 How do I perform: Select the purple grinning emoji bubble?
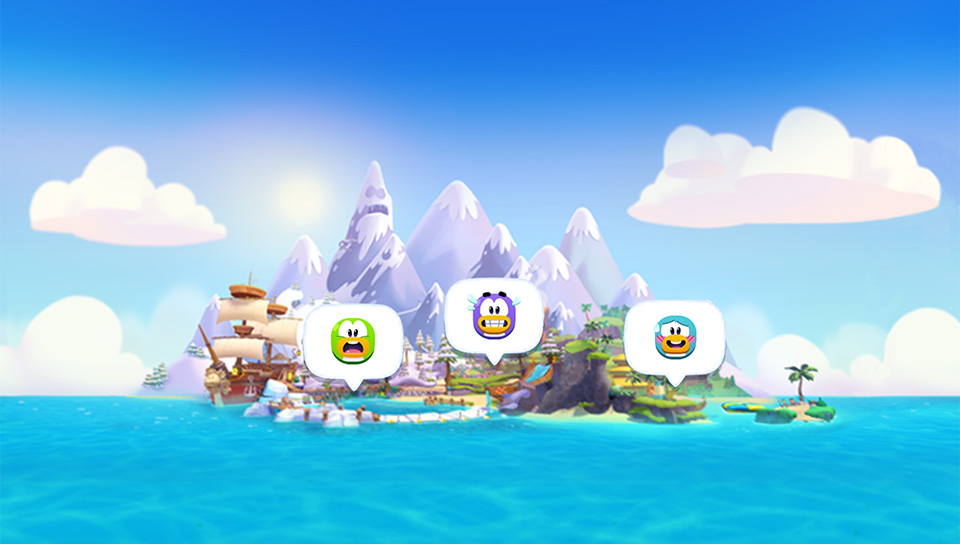[493, 315]
